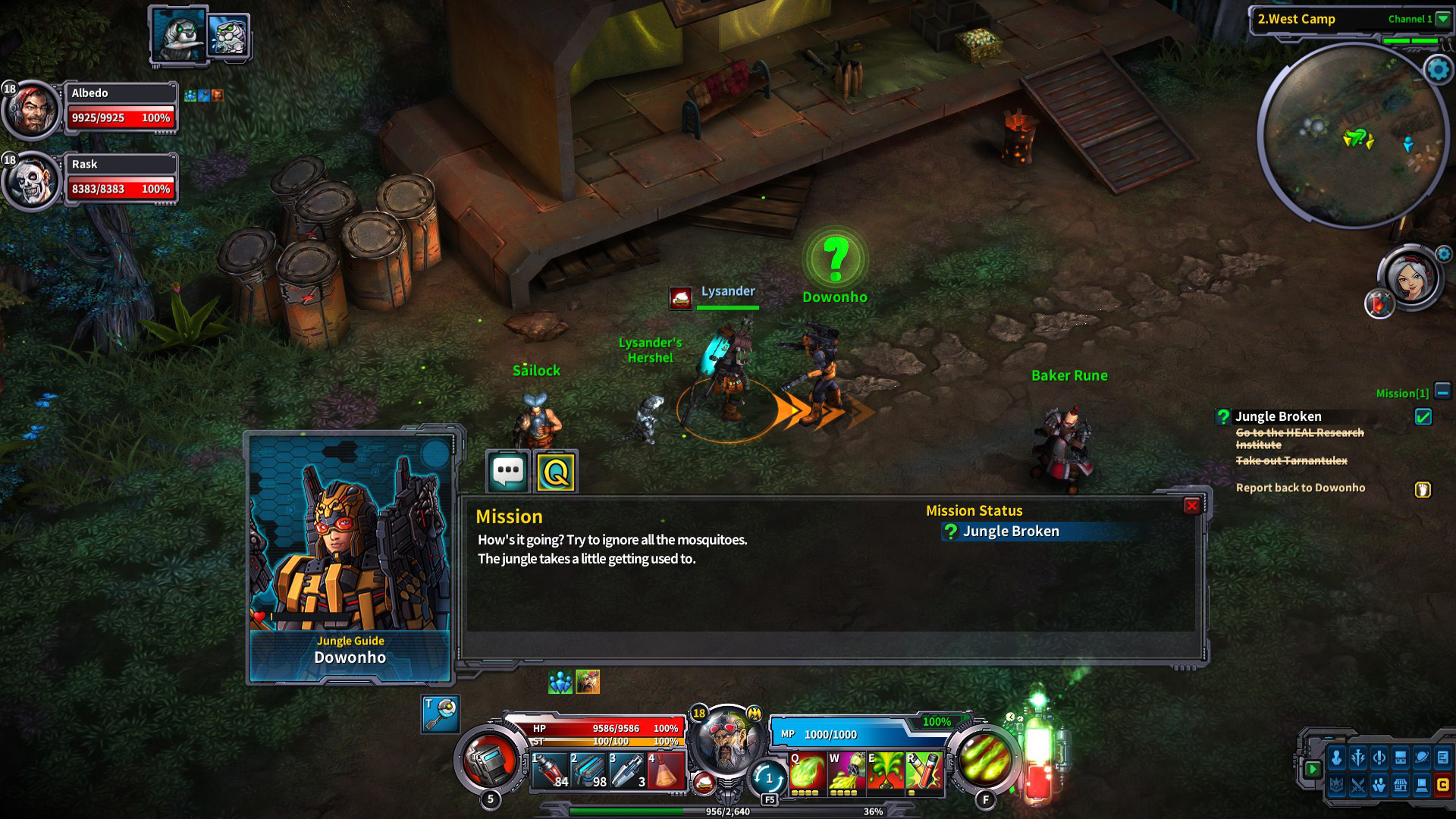Select the Jungle Broken mission status entry
Image resolution: width=1456 pixels, height=819 pixels.
tap(1010, 532)
